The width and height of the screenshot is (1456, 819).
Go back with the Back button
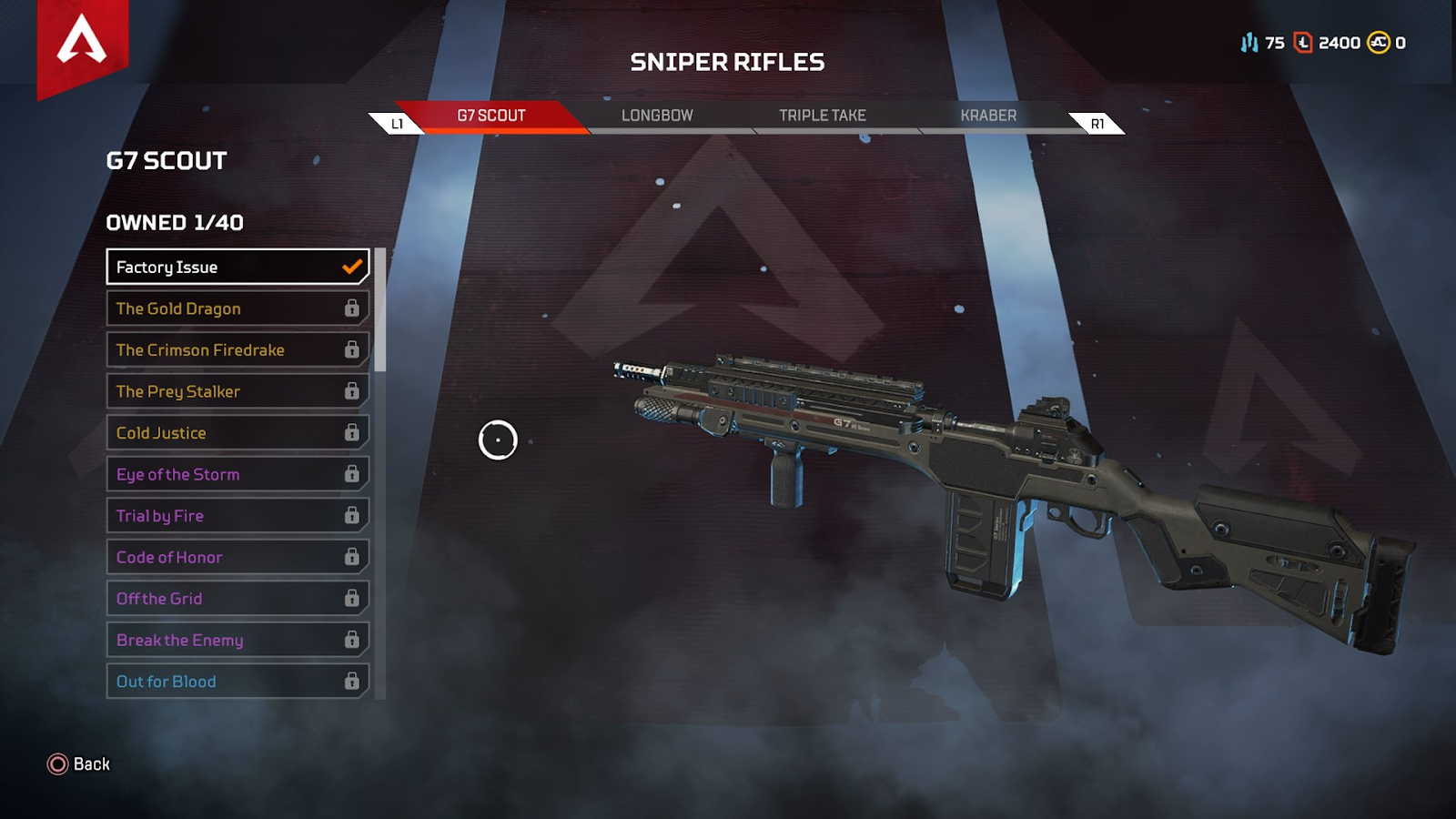79,764
